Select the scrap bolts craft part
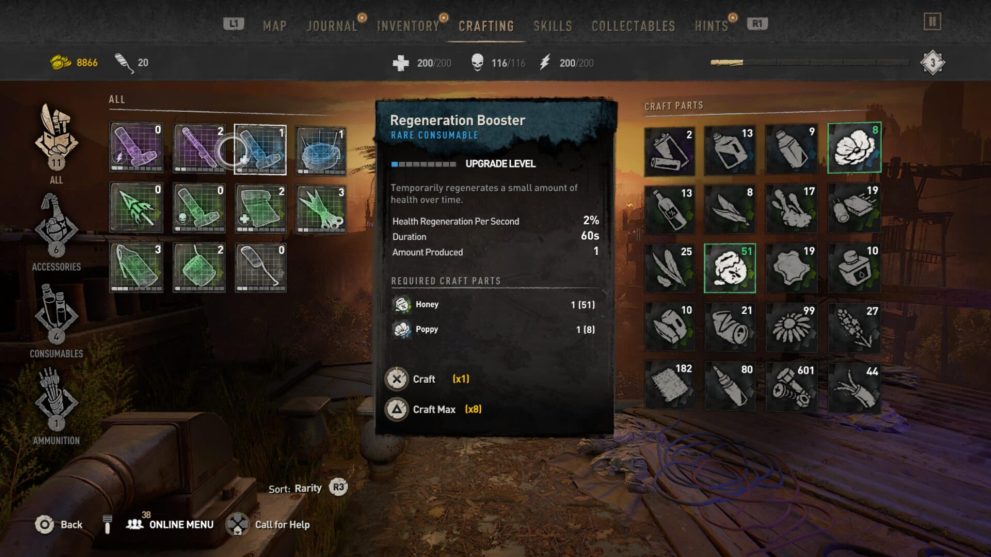991x557 pixels. (x=792, y=386)
